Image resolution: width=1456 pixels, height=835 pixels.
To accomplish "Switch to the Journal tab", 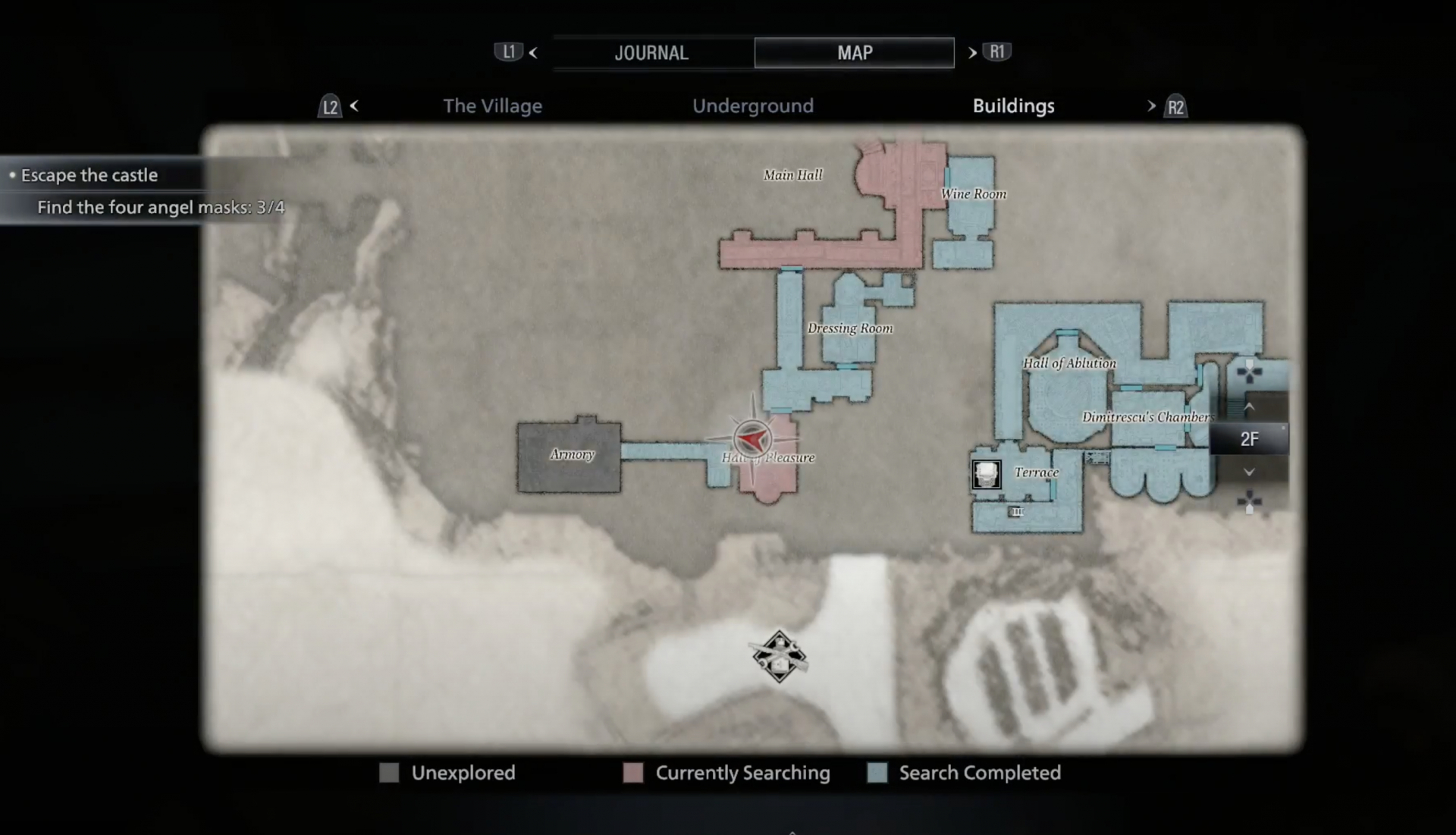I will [651, 52].
